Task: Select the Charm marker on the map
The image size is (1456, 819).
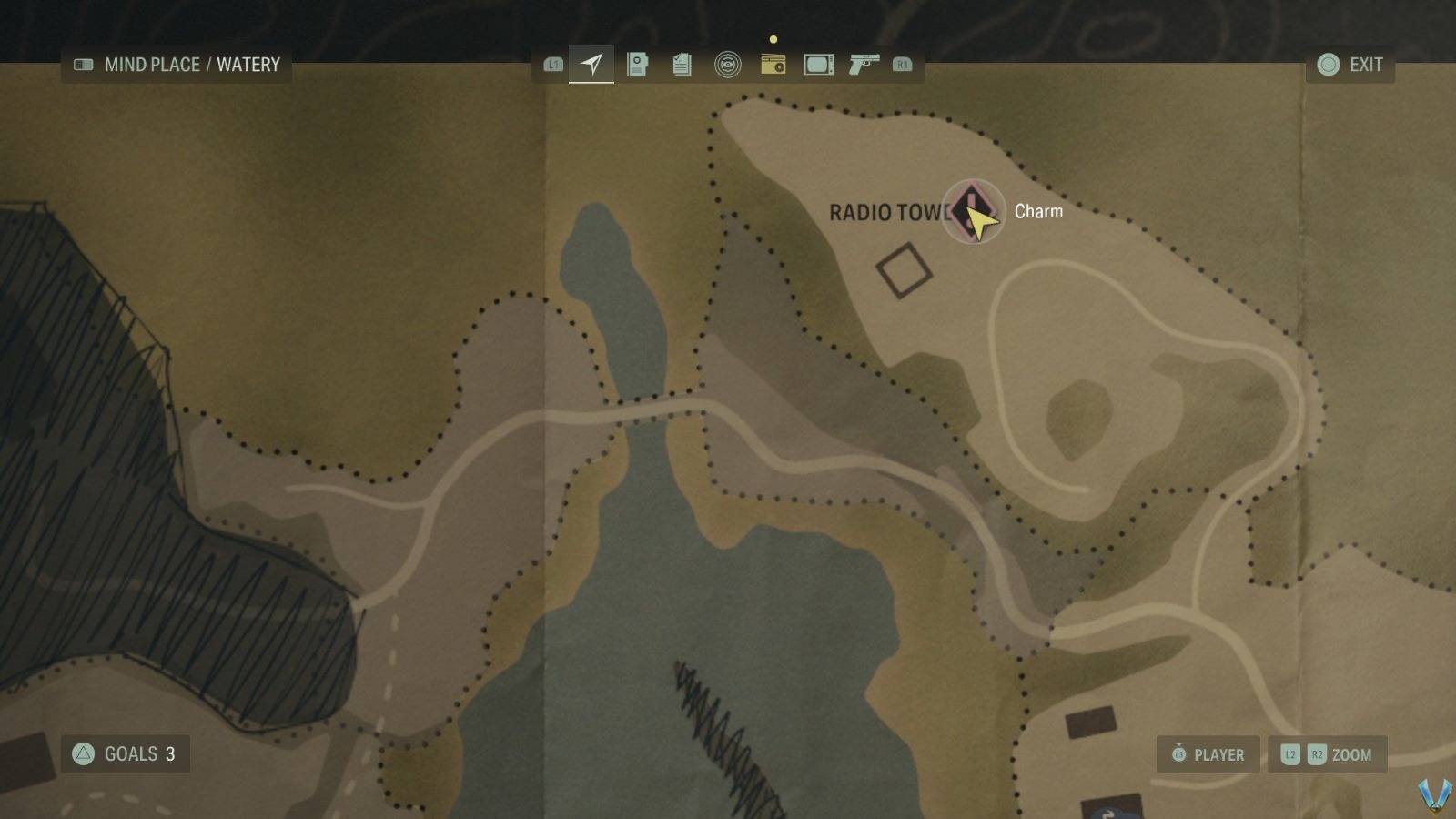Action: (x=973, y=212)
